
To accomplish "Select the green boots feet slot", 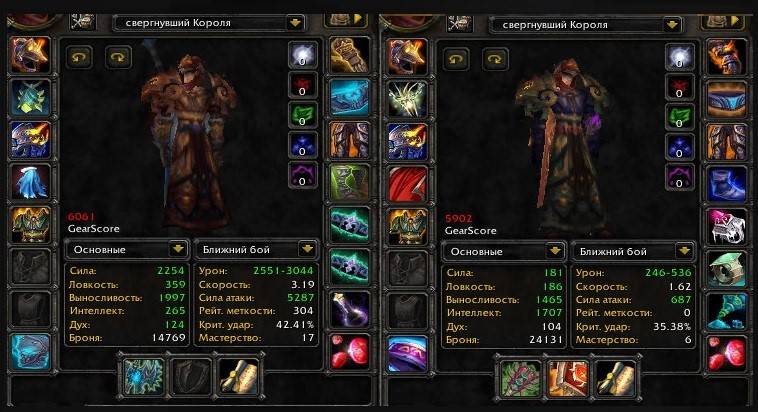I will pyautogui.click(x=349, y=182).
